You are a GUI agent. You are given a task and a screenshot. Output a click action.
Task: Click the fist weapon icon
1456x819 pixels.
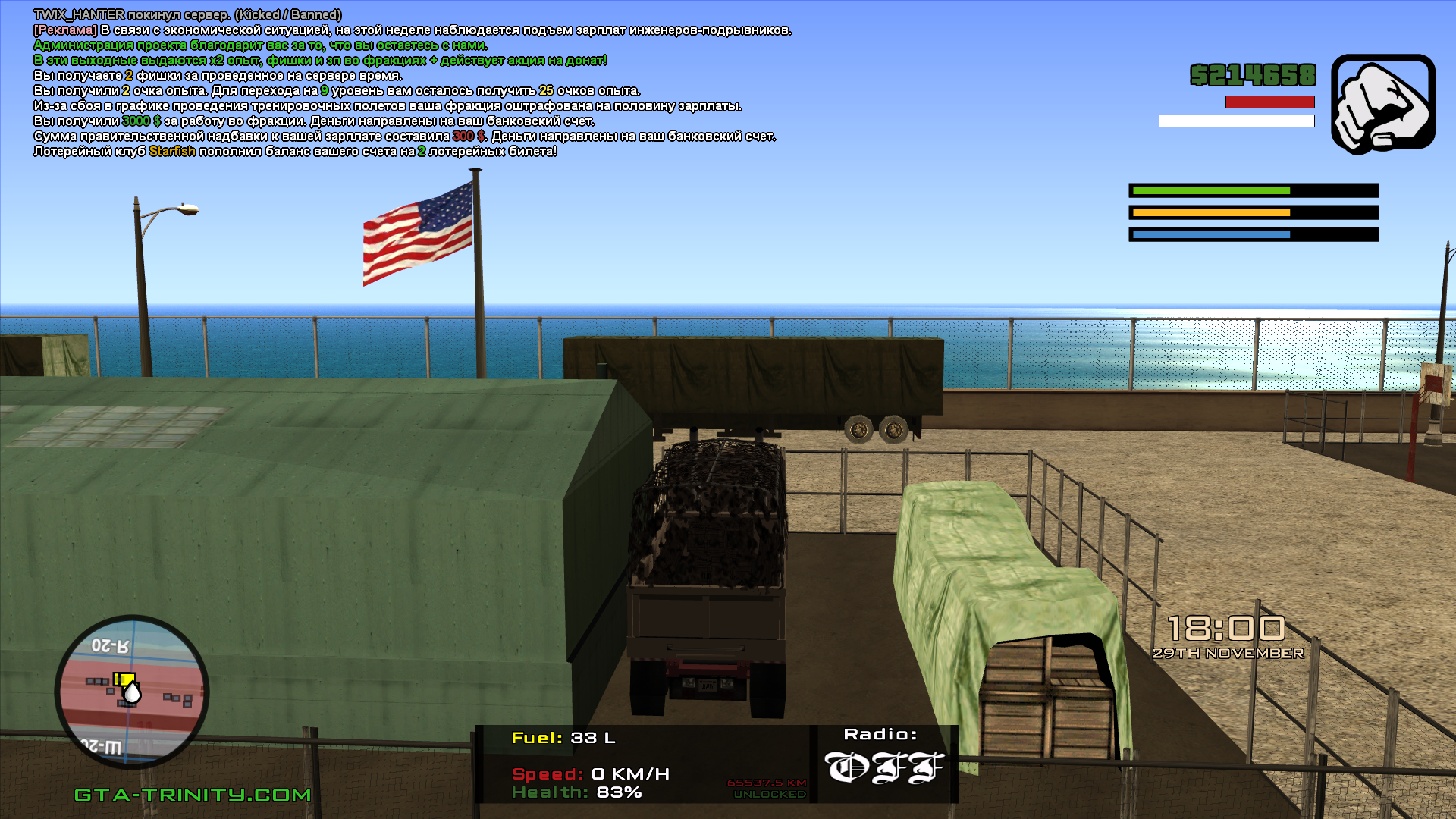pos(1382,103)
